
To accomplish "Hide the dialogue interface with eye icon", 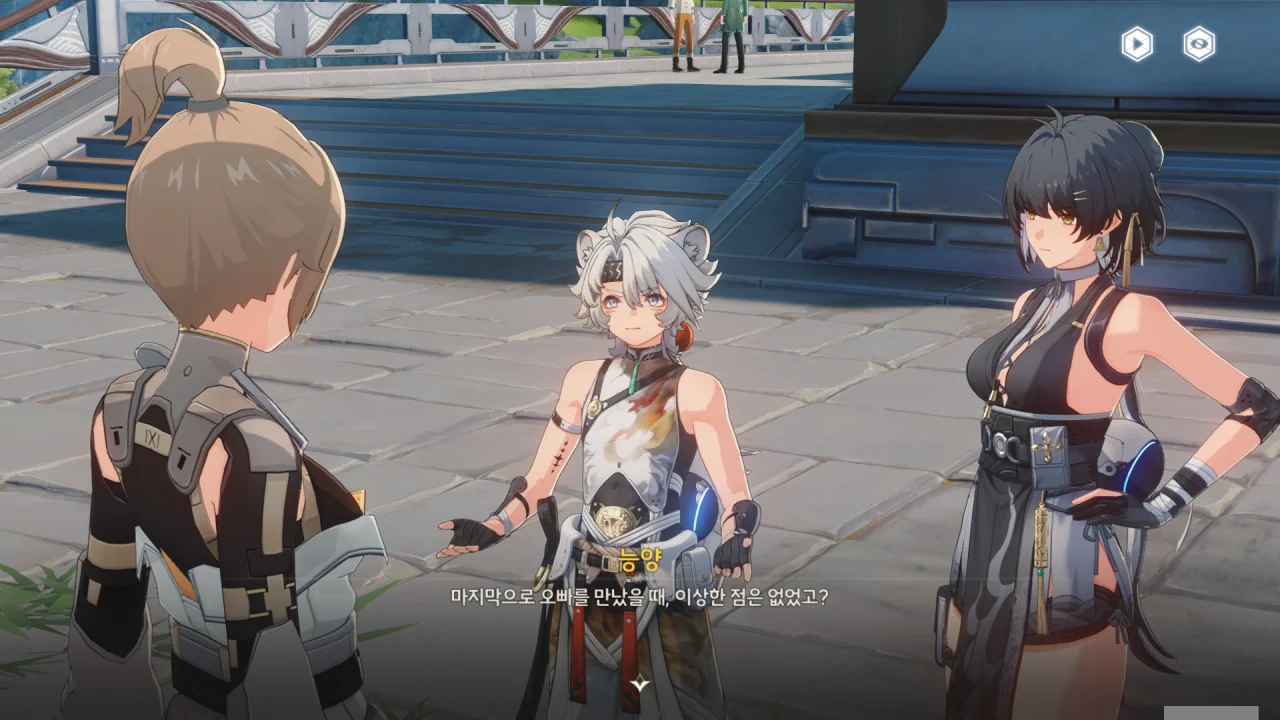I will coord(1199,44).
